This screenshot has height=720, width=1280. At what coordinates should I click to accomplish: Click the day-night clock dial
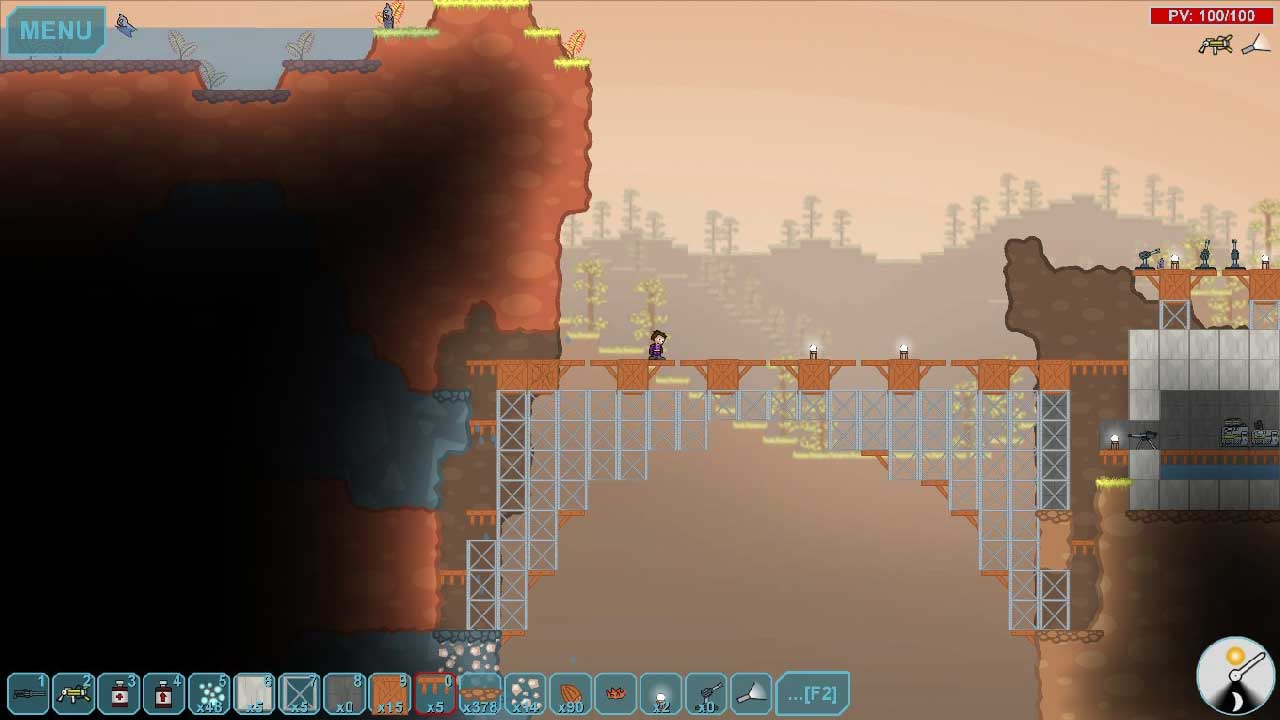(x=1235, y=675)
